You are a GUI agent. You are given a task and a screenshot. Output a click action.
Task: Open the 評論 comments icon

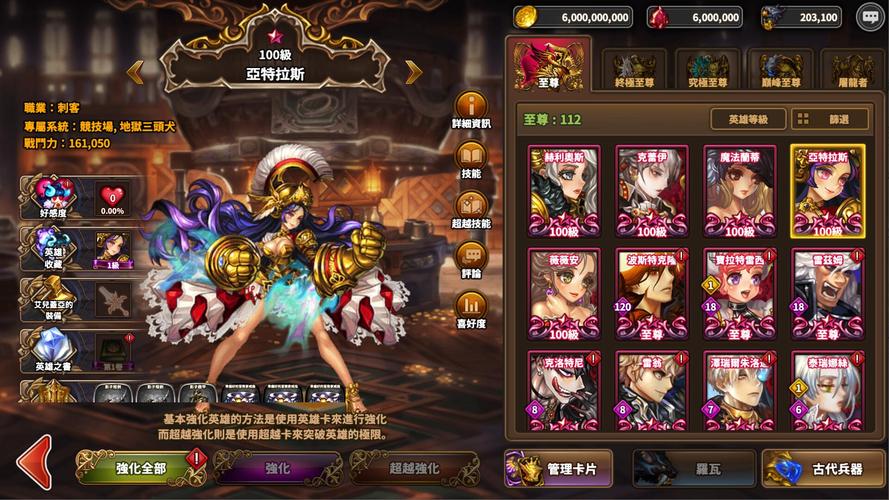[x=471, y=257]
